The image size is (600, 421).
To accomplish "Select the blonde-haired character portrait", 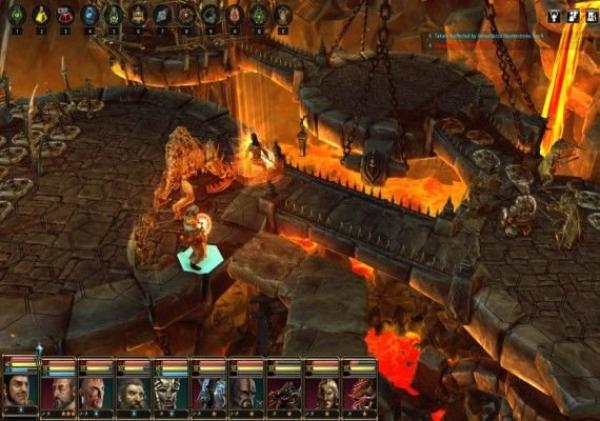I will [322, 389].
